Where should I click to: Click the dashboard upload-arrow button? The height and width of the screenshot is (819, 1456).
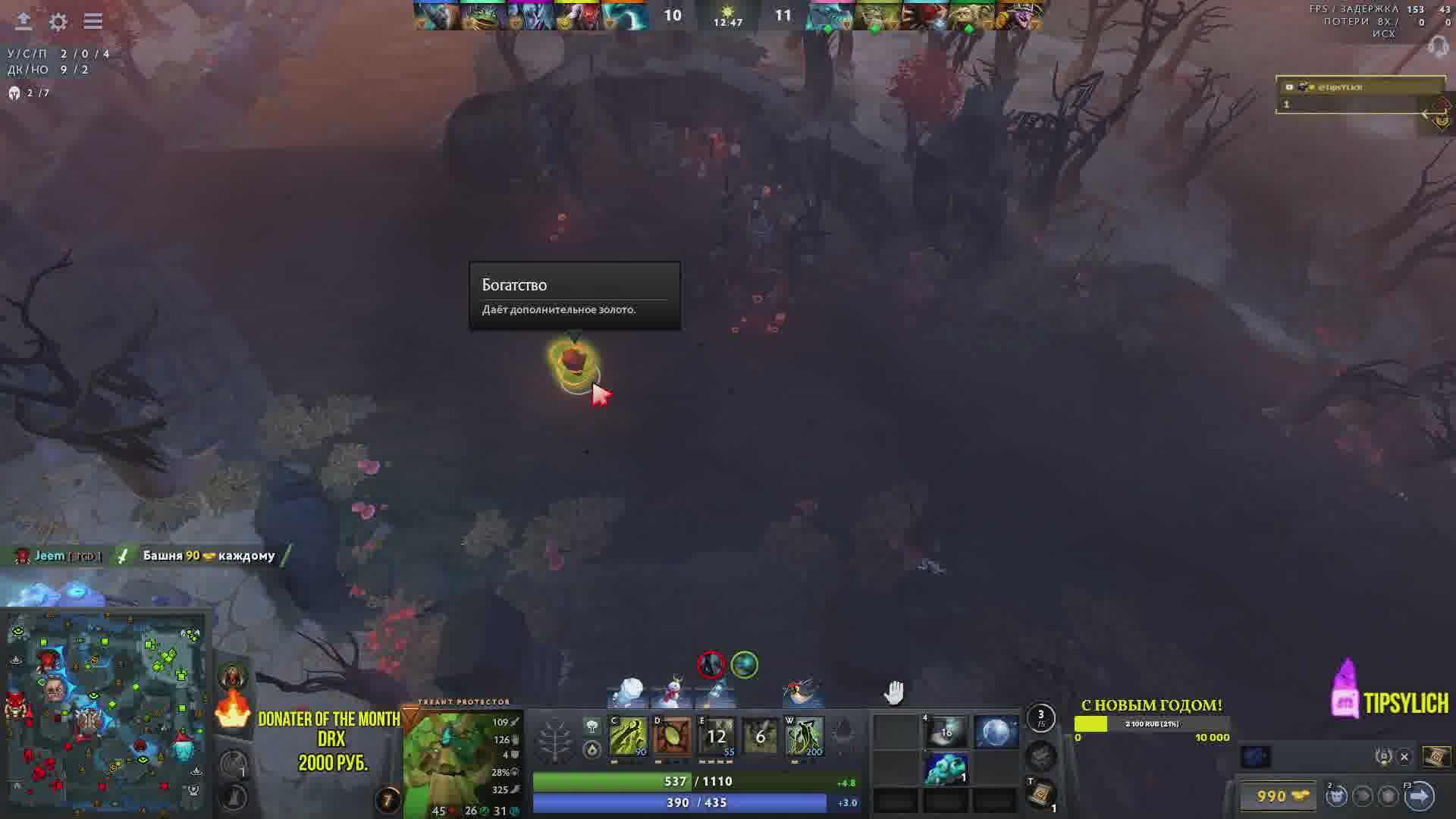pyautogui.click(x=24, y=21)
